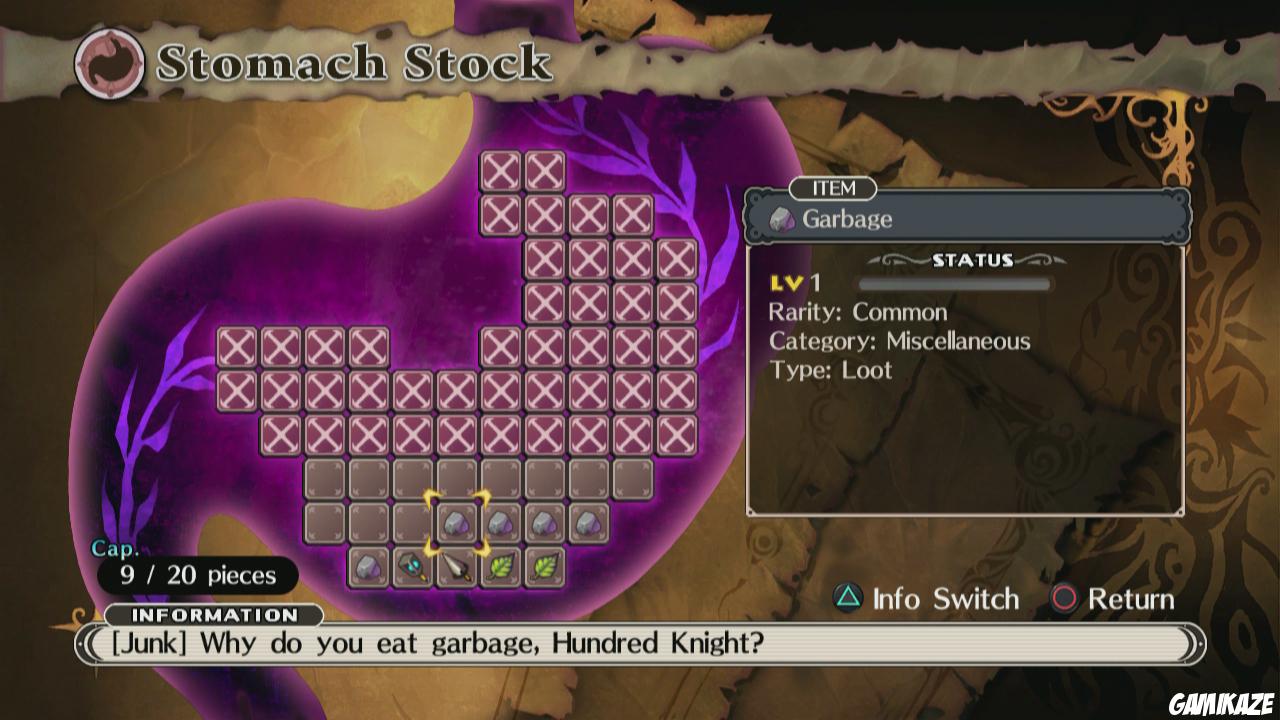1280x720 pixels.
Task: Select the Garbage name in the item panel
Action: [847, 221]
